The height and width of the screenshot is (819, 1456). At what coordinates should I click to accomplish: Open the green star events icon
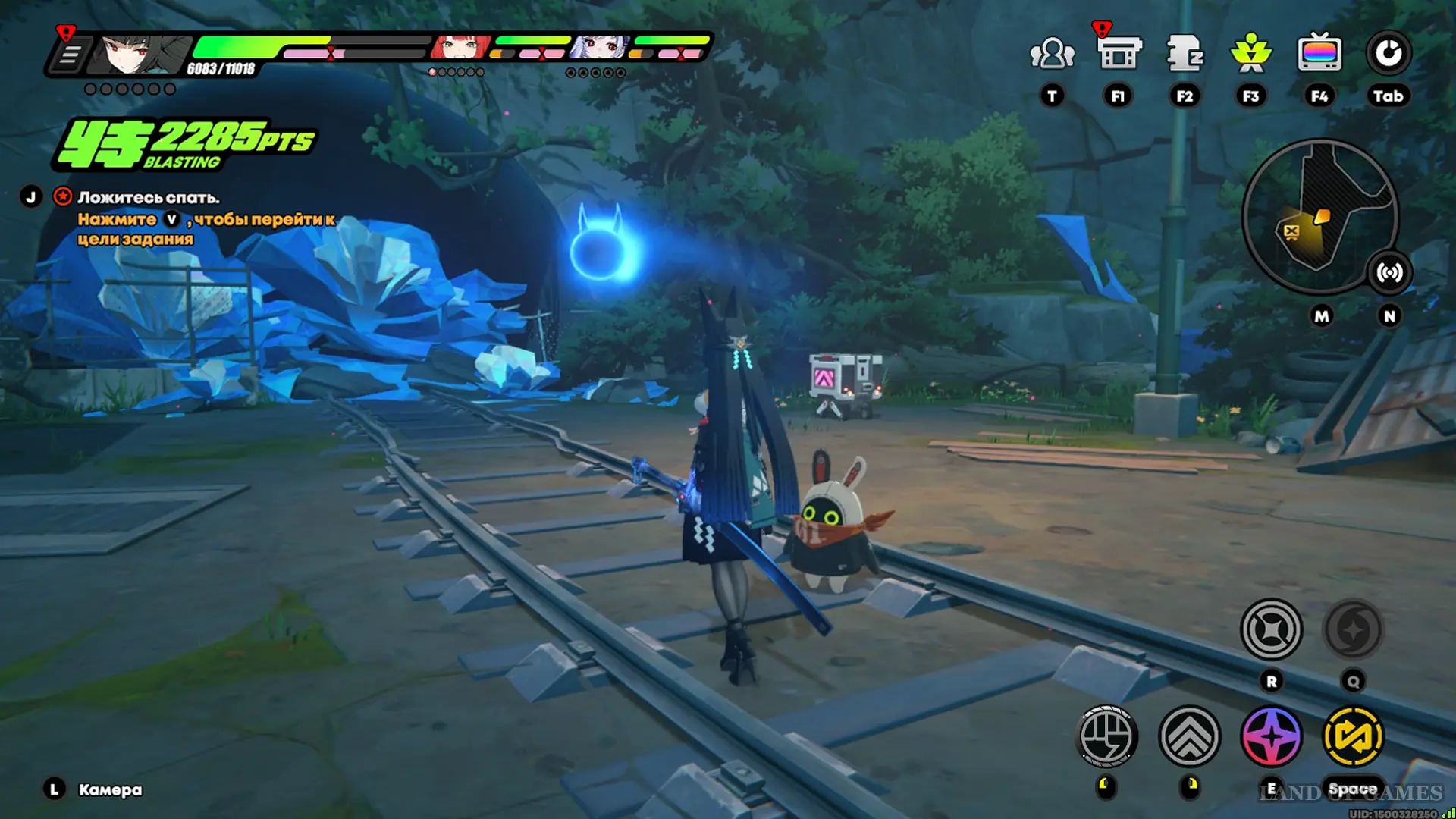(1250, 54)
